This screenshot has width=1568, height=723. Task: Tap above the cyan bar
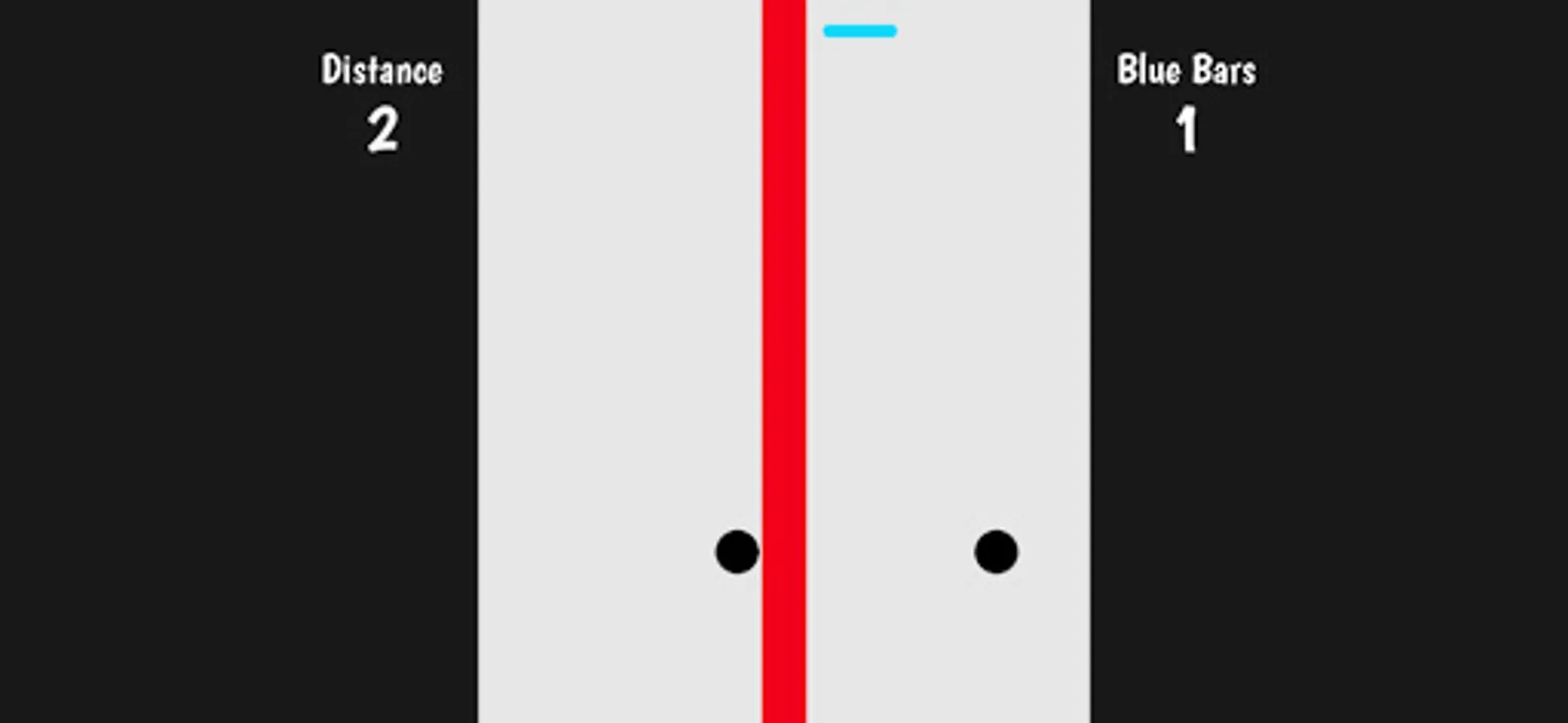click(859, 10)
